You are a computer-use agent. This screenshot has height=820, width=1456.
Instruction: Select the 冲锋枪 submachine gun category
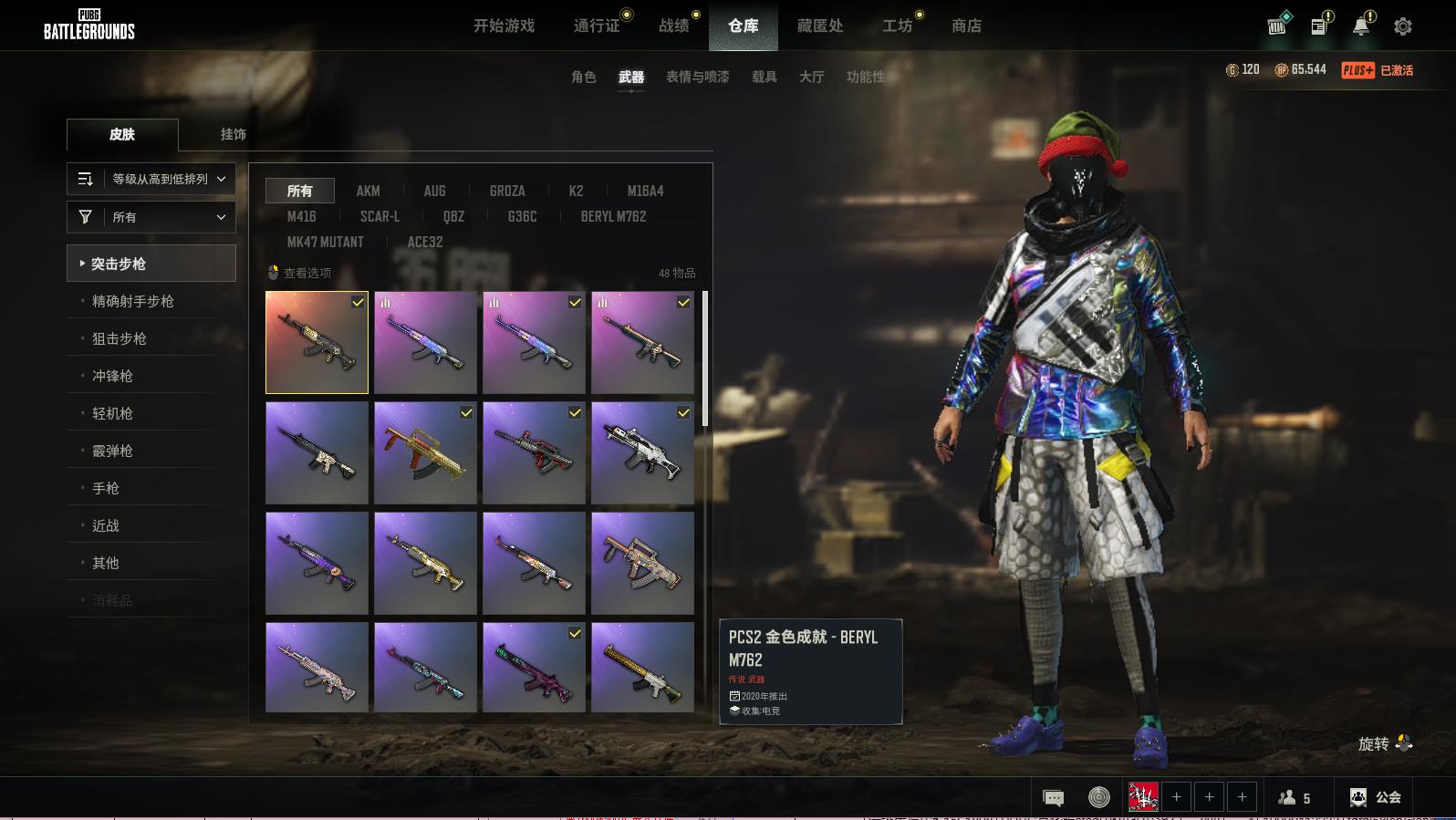tap(112, 376)
